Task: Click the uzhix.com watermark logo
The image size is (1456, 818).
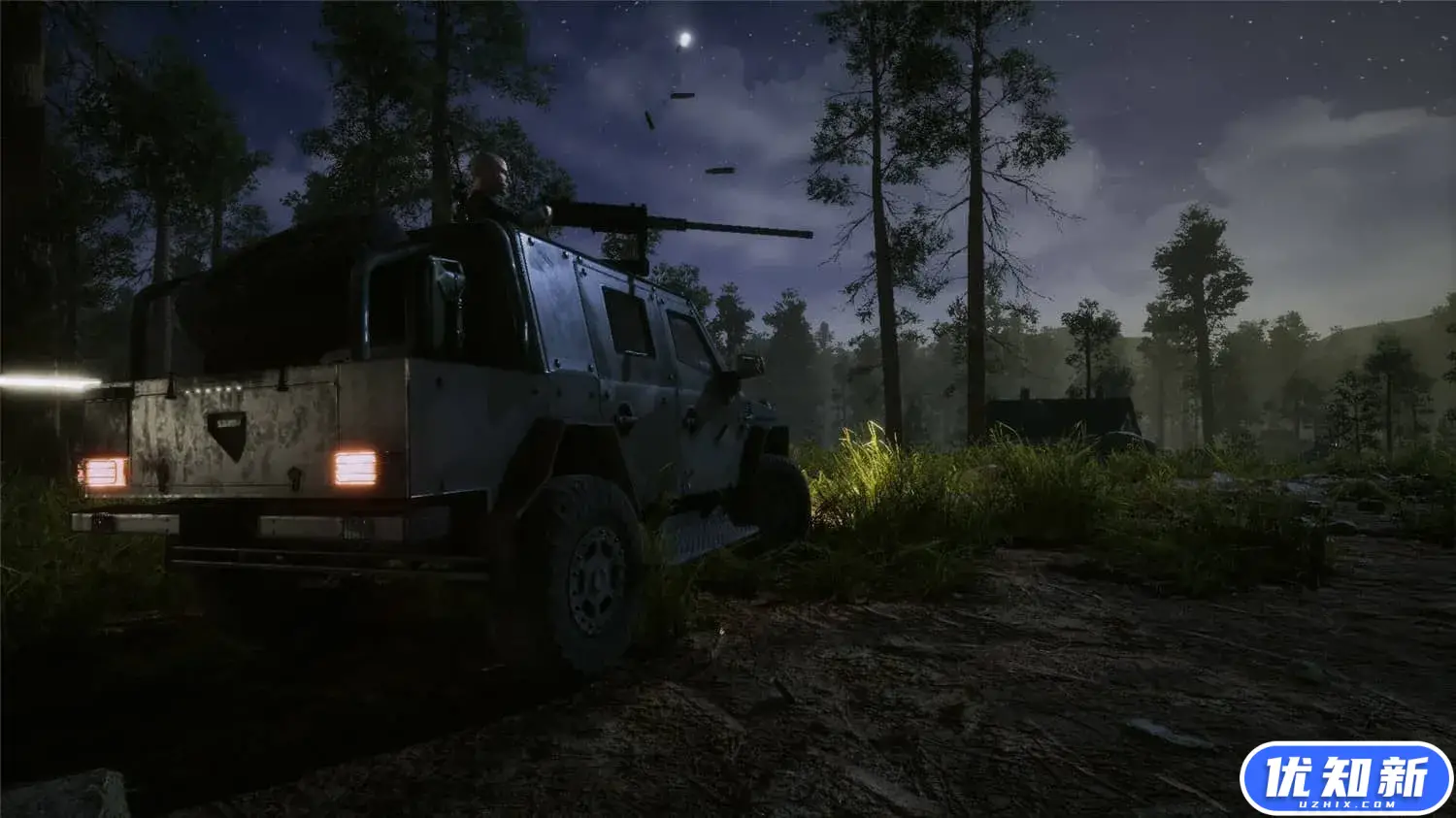Action: (1345, 778)
